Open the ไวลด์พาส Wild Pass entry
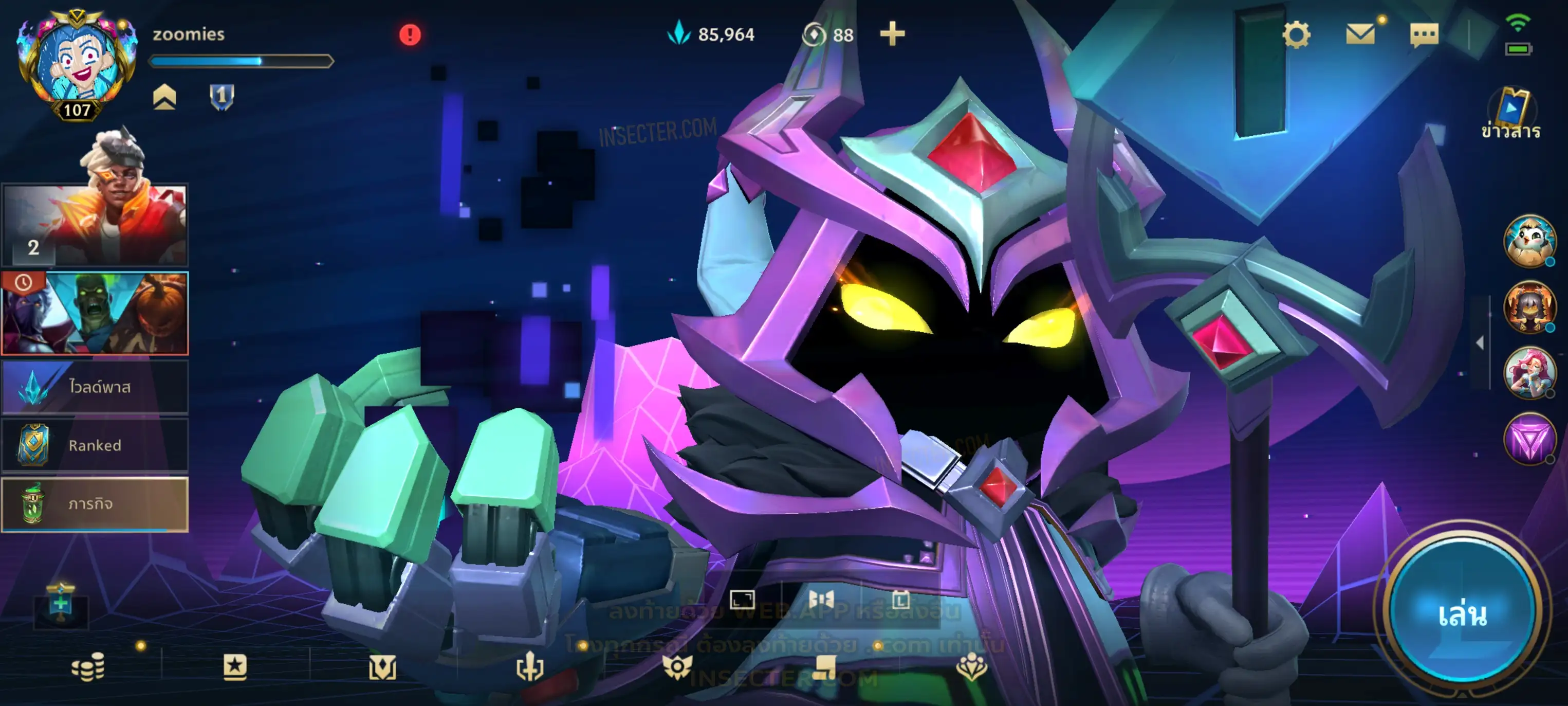 pyautogui.click(x=95, y=387)
